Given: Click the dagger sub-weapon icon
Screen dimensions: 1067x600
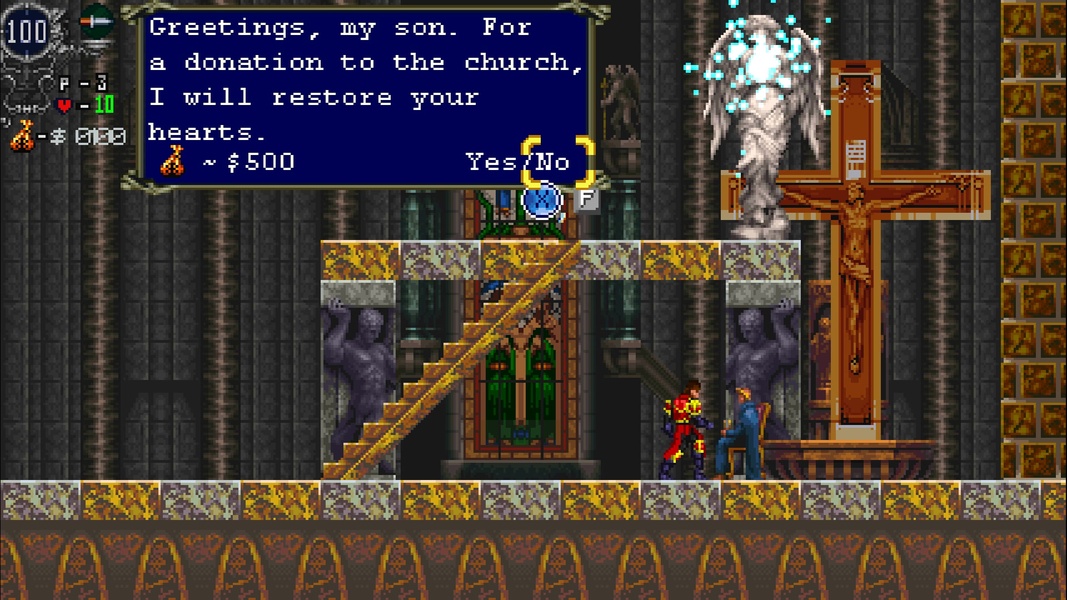Looking at the screenshot, I should pyautogui.click(x=97, y=19).
